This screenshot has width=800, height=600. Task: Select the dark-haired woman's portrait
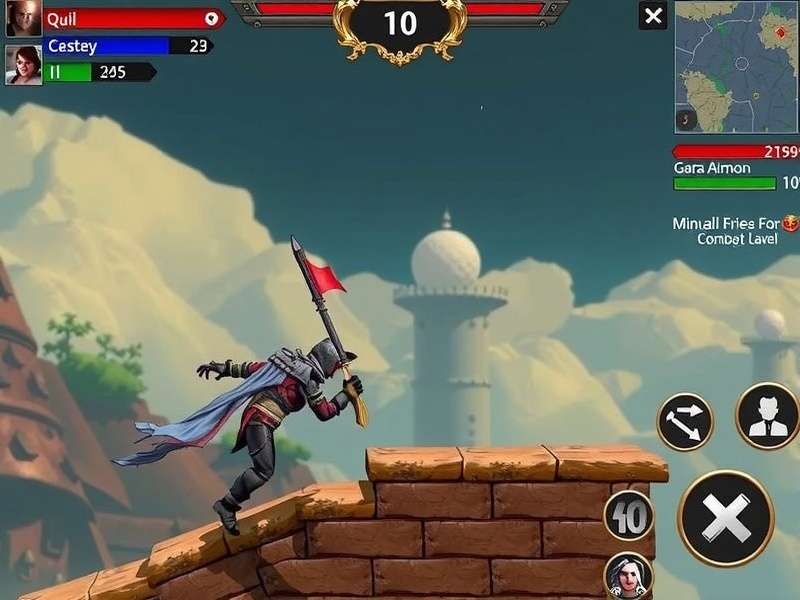(23, 65)
